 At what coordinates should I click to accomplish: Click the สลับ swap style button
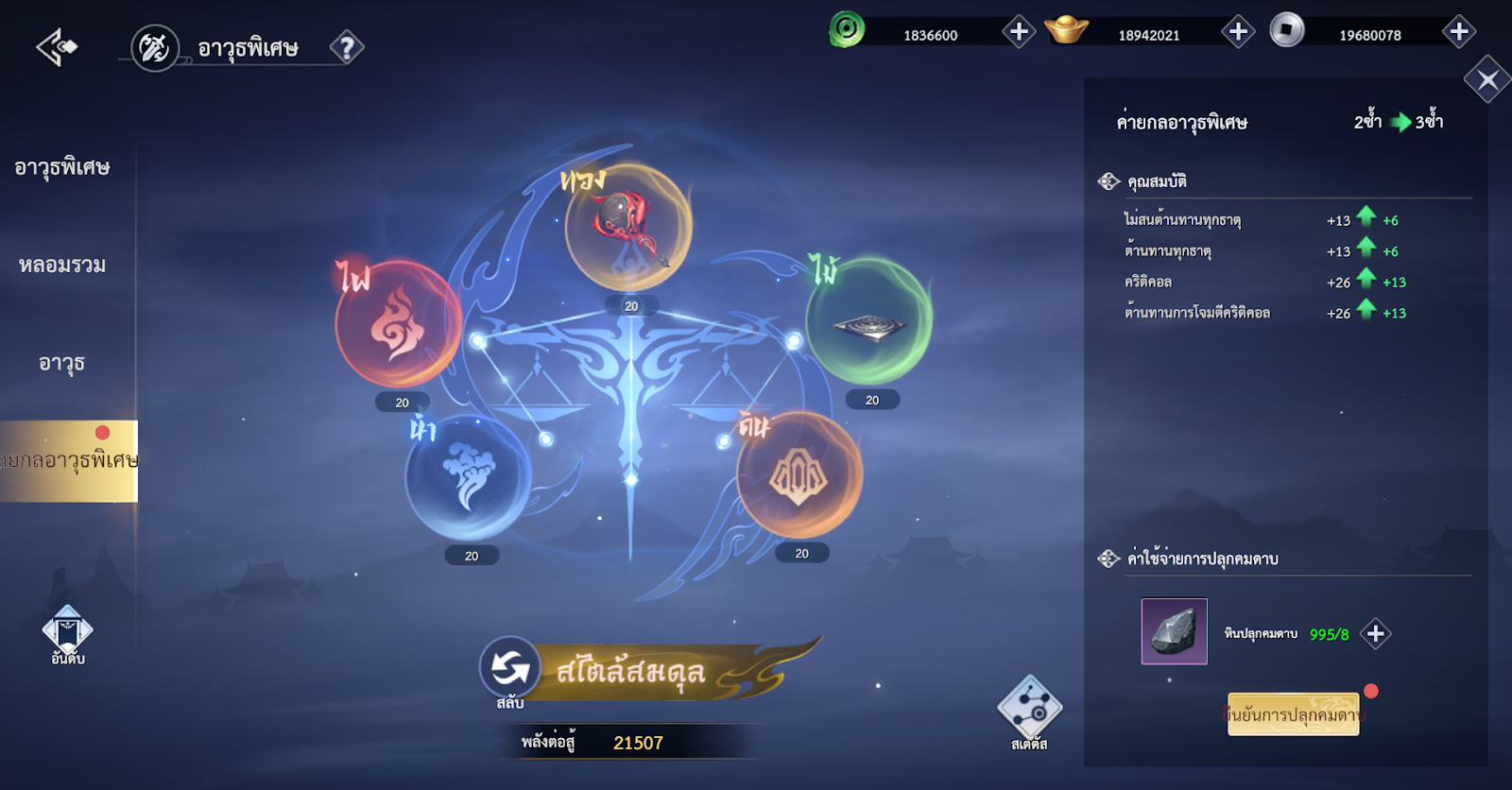(x=510, y=669)
